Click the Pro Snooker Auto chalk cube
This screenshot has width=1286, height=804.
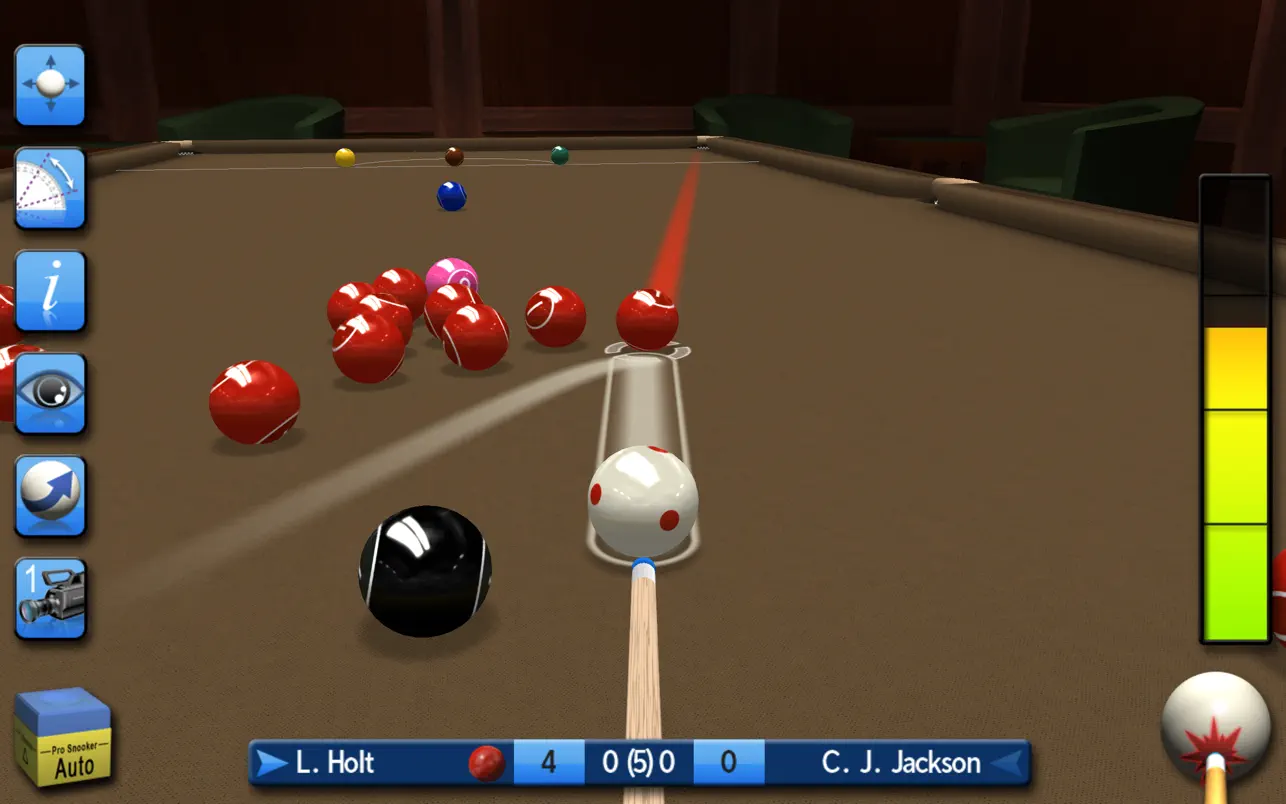click(x=62, y=736)
